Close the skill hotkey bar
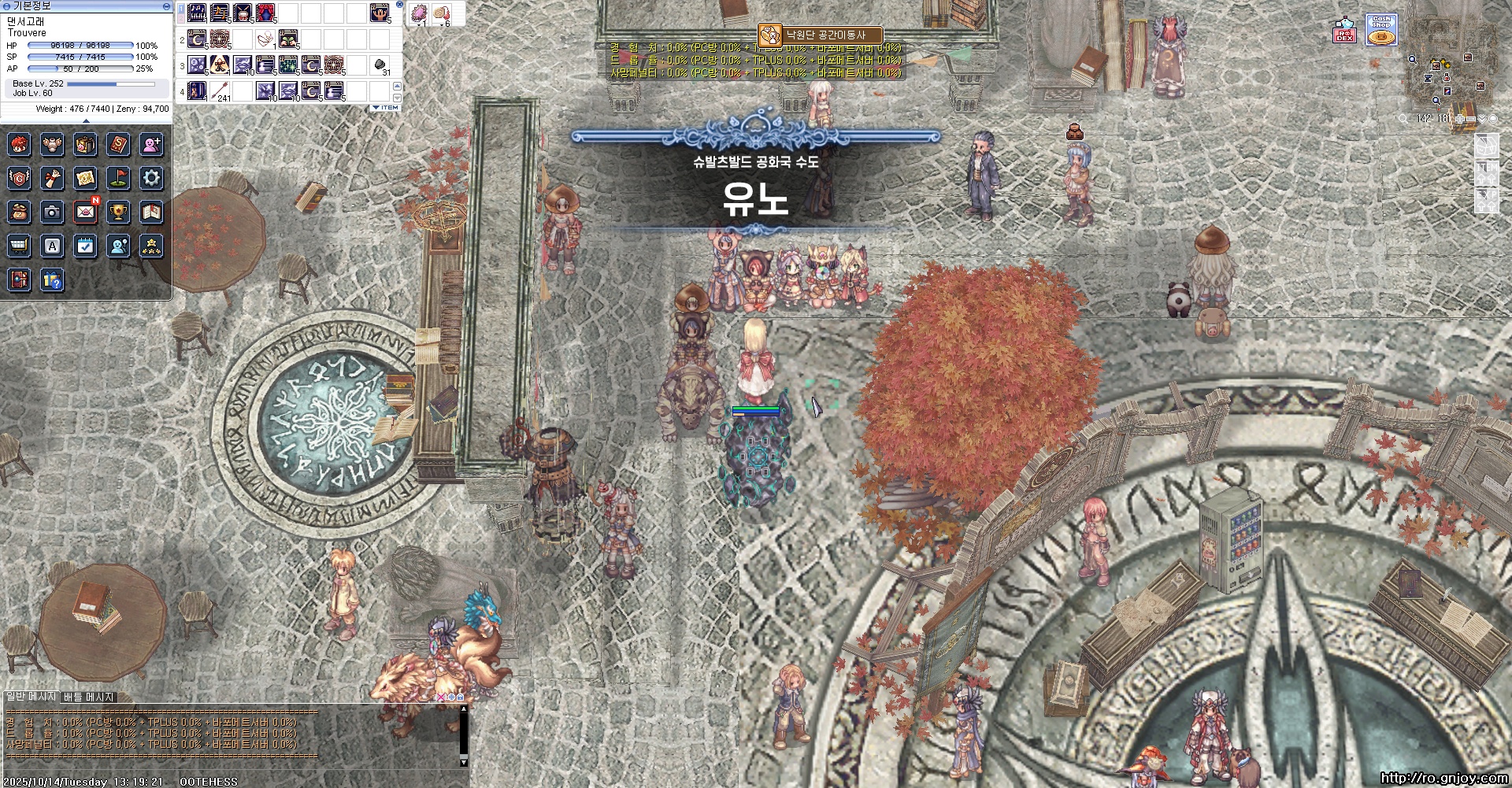This screenshot has width=1512, height=788. click(399, 5)
